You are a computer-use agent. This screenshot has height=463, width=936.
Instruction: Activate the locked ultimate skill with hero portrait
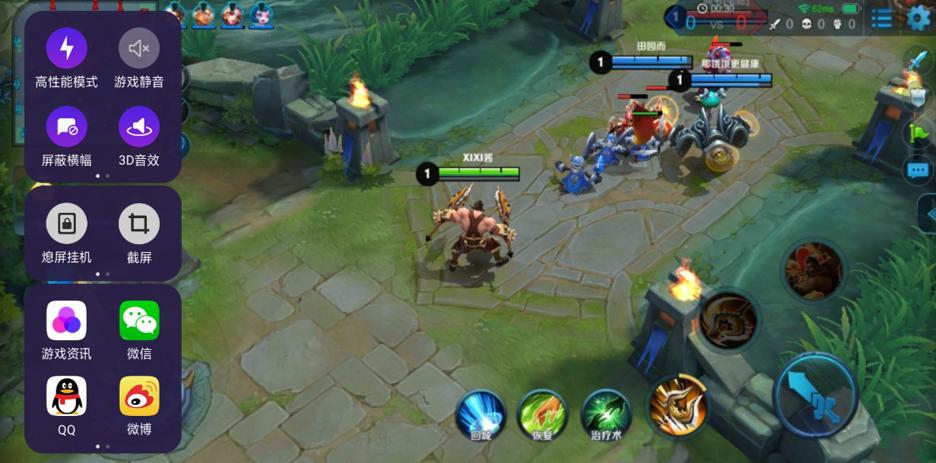pos(813,271)
